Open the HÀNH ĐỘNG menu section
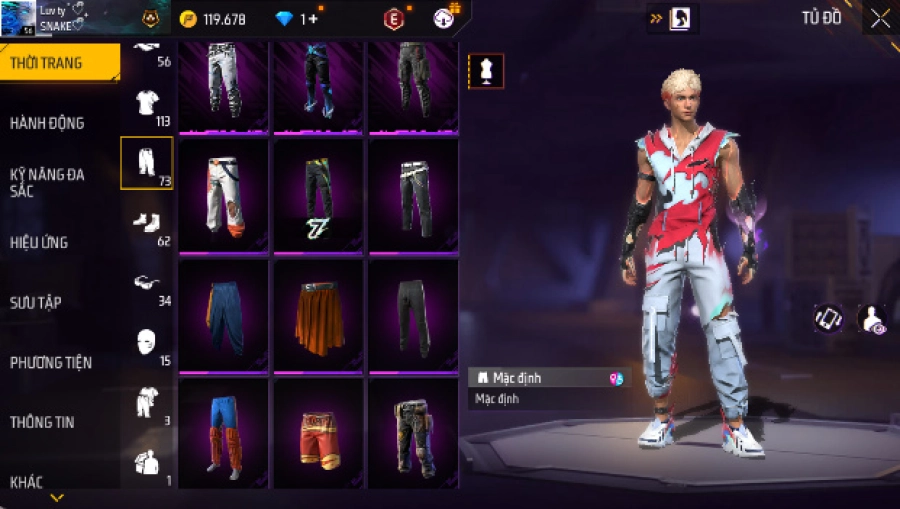 47,123
